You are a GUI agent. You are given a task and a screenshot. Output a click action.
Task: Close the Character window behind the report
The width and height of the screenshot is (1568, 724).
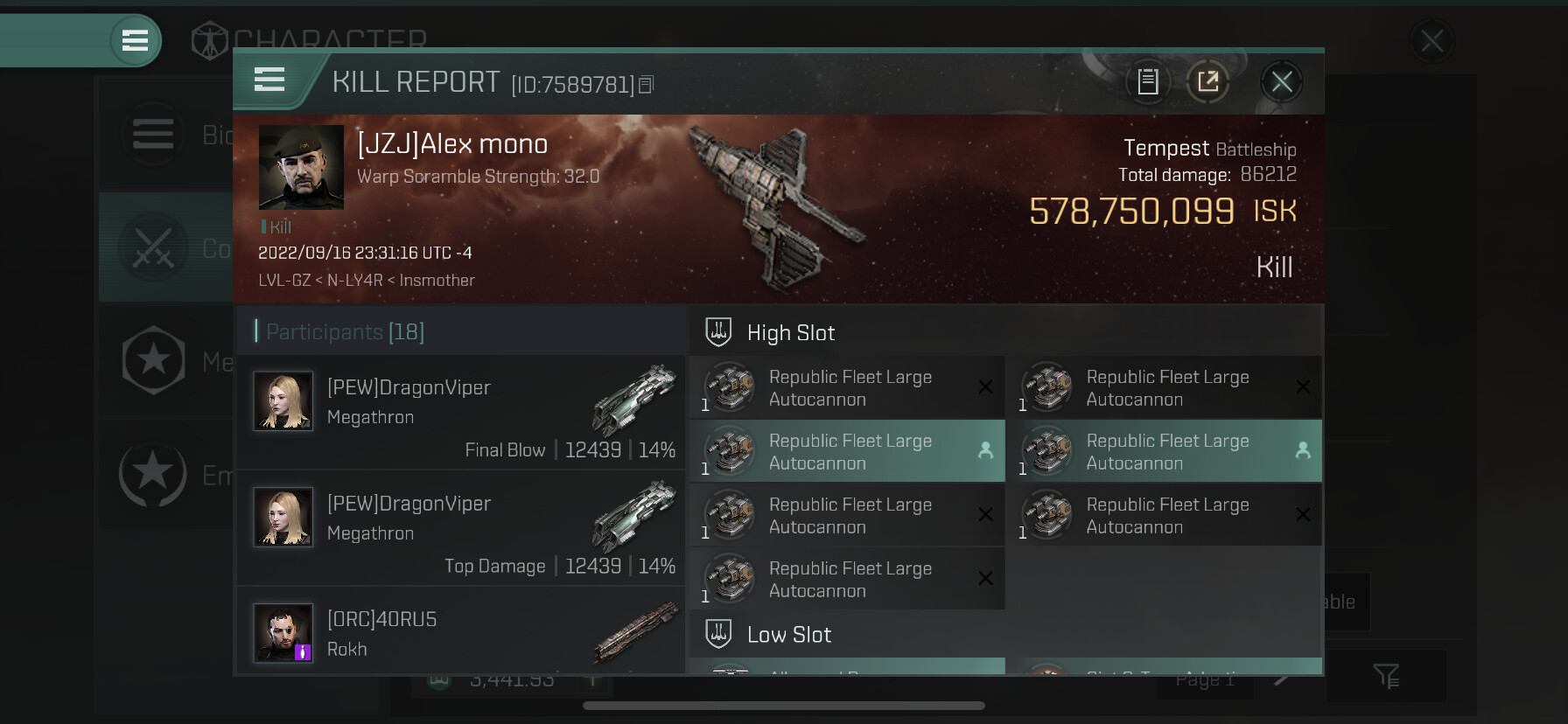pyautogui.click(x=1431, y=41)
